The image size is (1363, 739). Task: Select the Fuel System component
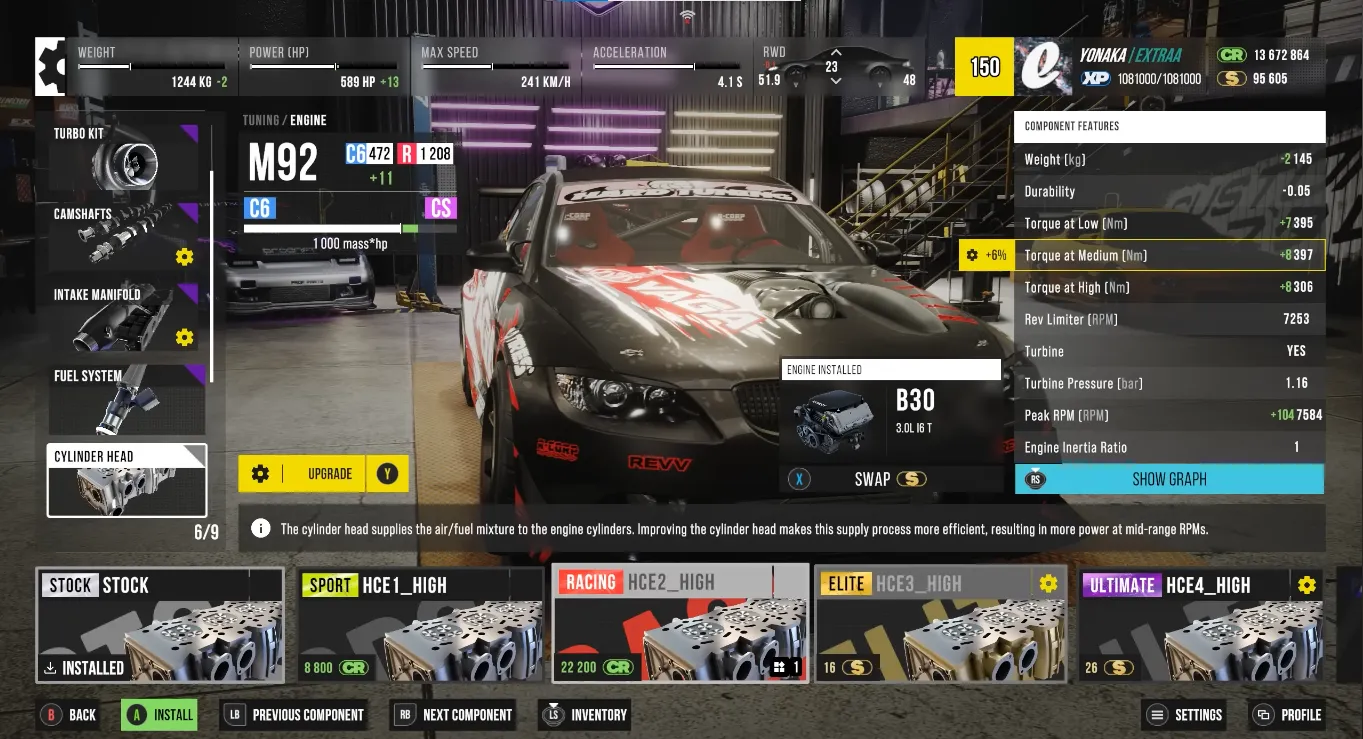click(127, 400)
